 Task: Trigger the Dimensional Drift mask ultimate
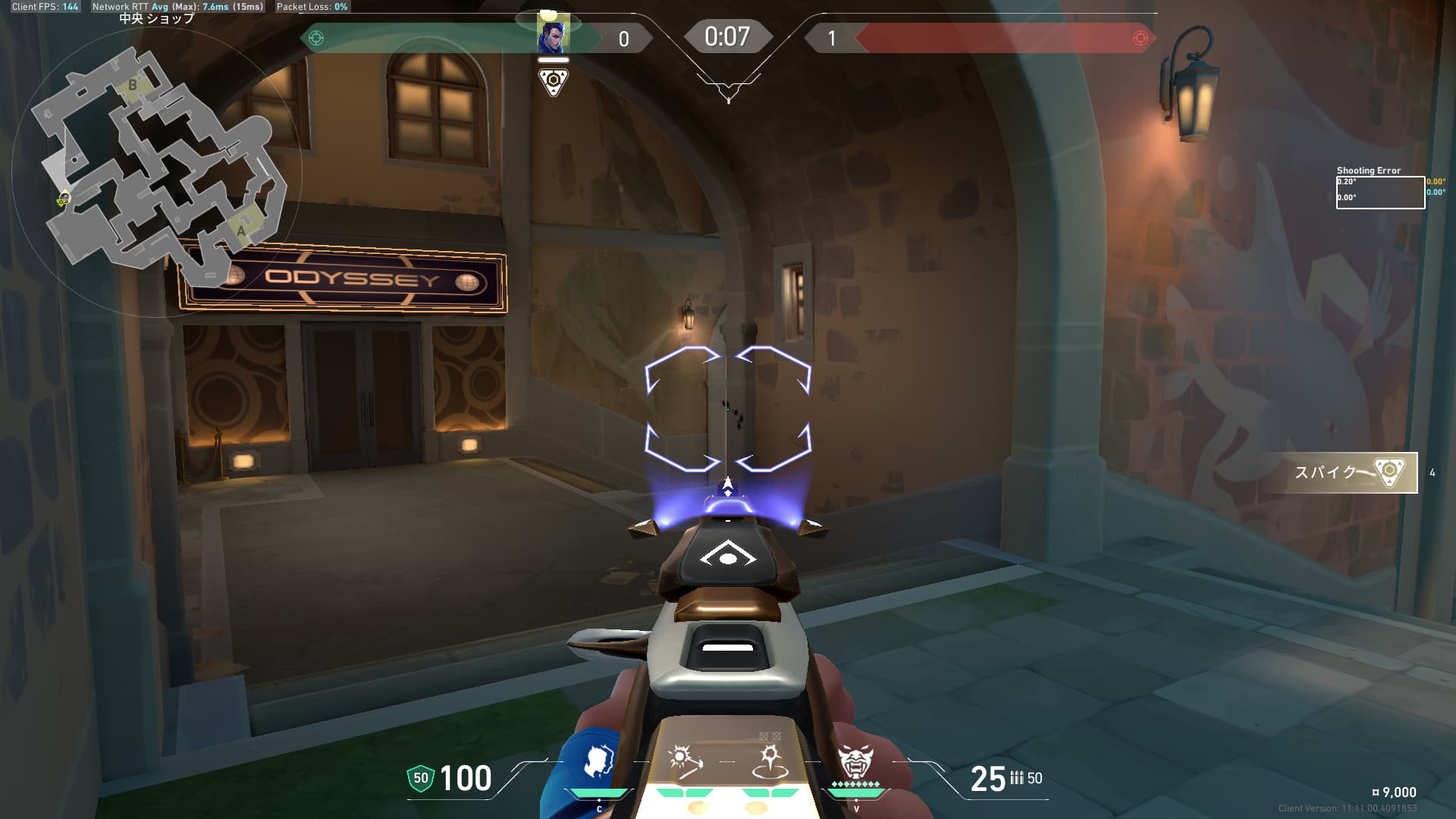(x=855, y=761)
